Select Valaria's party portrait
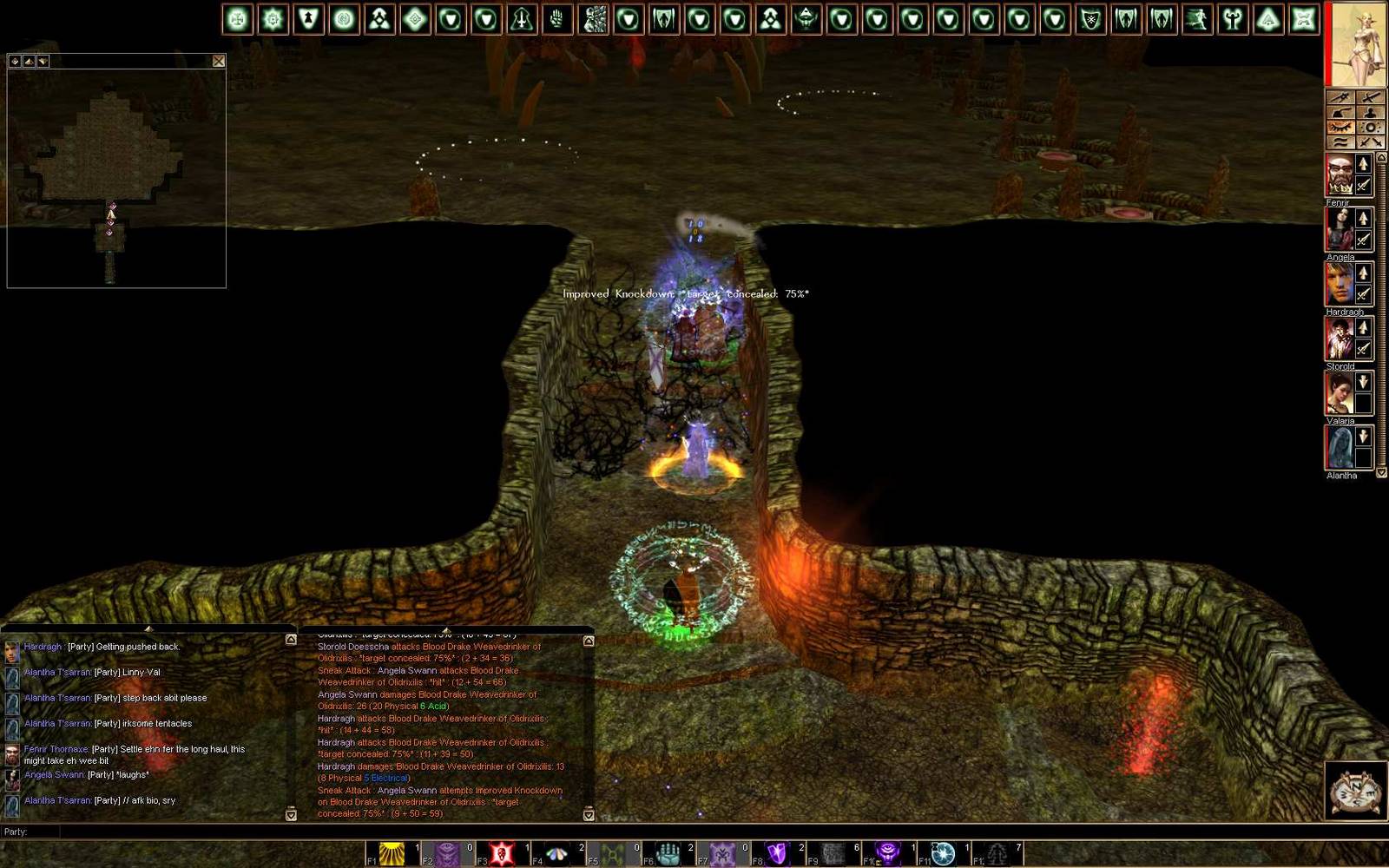Viewport: 1389px width, 868px height. pos(1340,394)
